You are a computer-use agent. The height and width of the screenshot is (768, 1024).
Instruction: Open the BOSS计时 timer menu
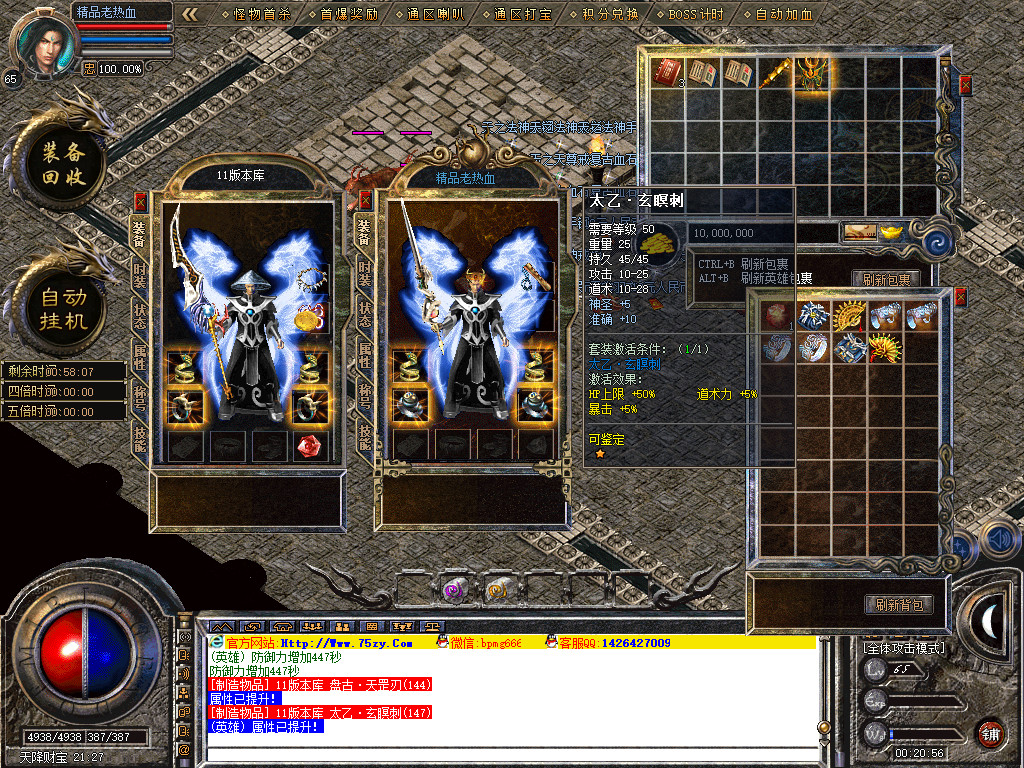(x=697, y=15)
